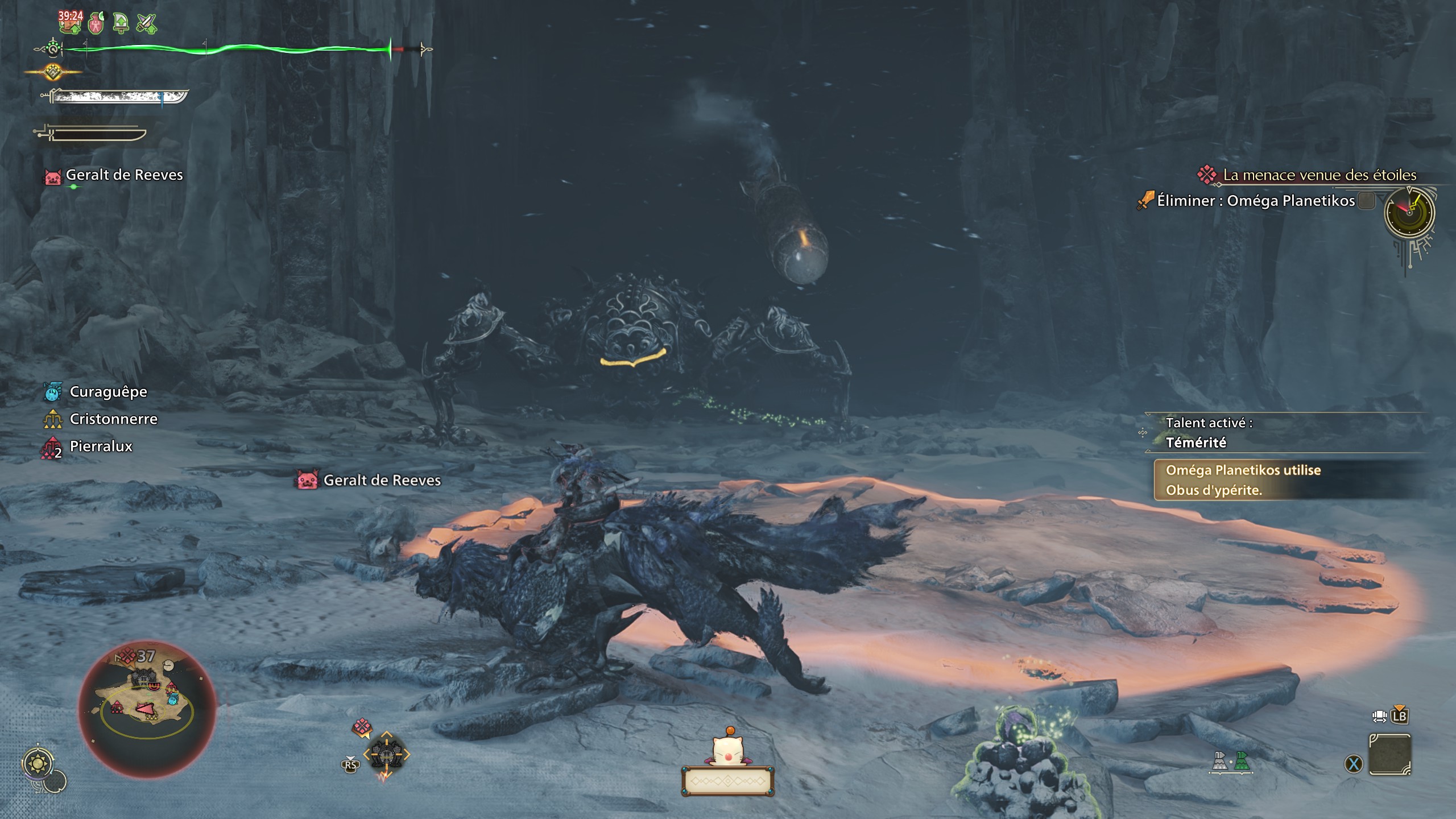The width and height of the screenshot is (1456, 819).
Task: Open the quest title La menace venue des étoiles
Action: coord(1318,175)
